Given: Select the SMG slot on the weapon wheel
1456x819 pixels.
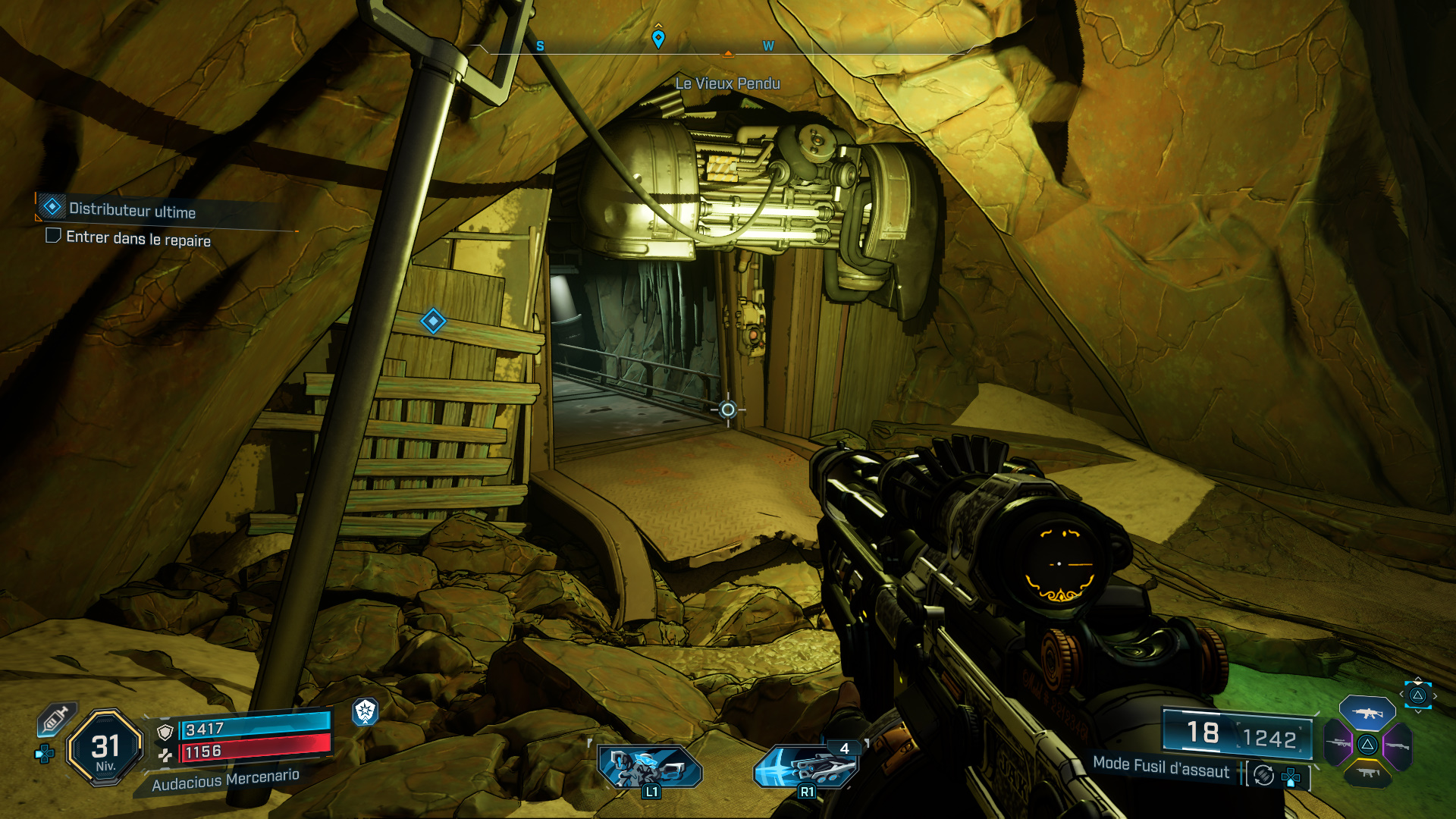Looking at the screenshot, I should 1368,773.
